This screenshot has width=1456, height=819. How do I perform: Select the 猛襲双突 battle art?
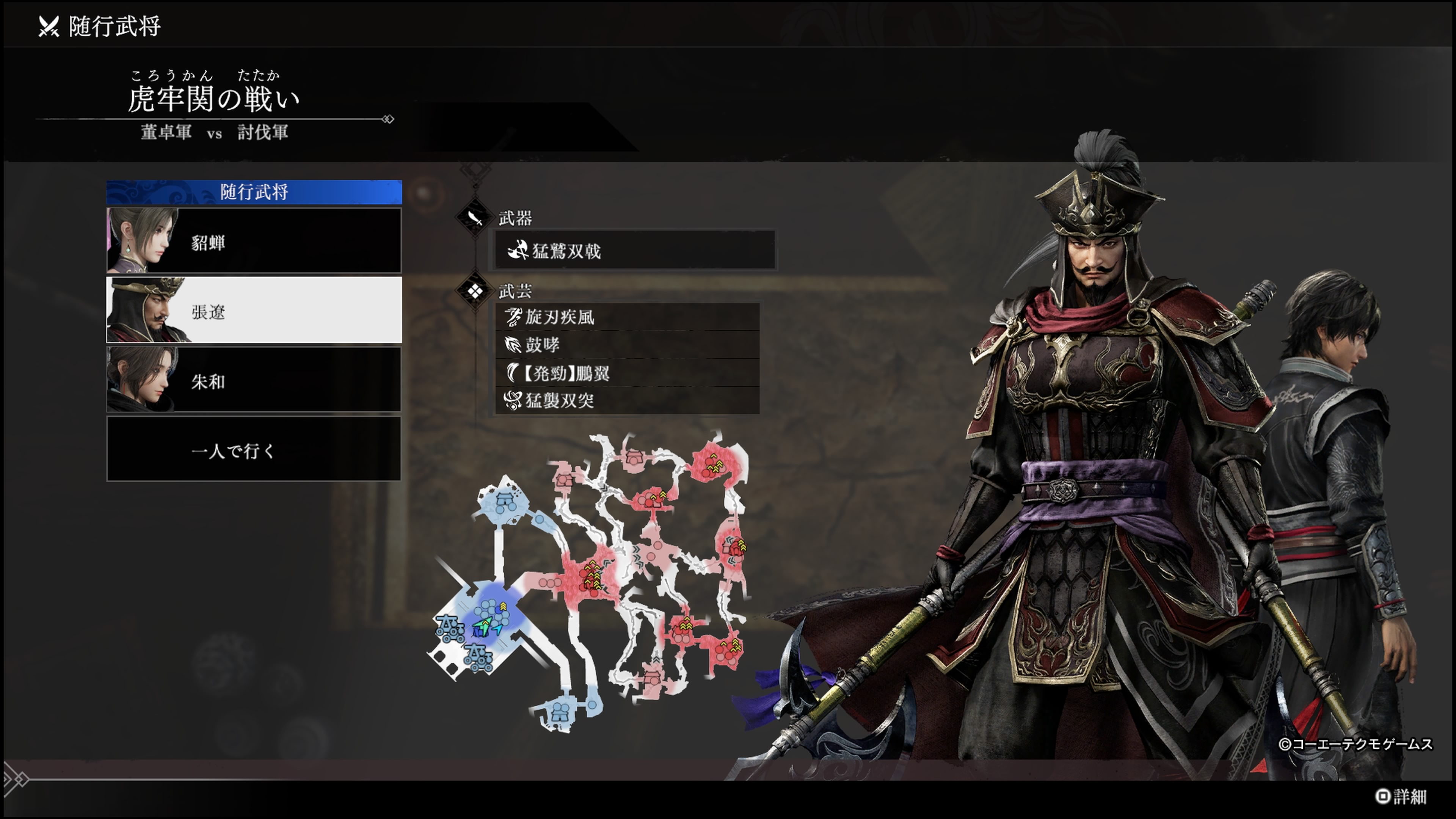pyautogui.click(x=627, y=401)
